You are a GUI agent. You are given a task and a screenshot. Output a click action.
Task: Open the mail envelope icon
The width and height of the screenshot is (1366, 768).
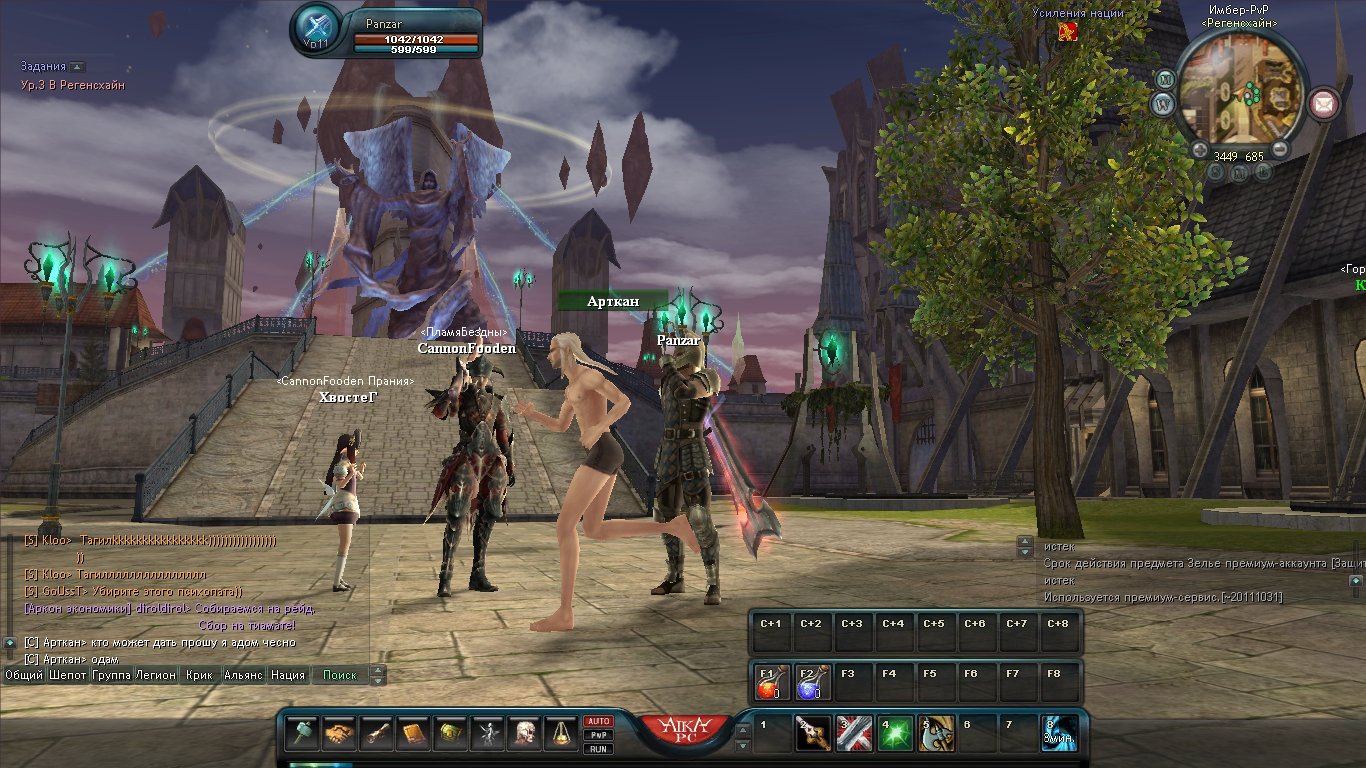[x=1325, y=101]
